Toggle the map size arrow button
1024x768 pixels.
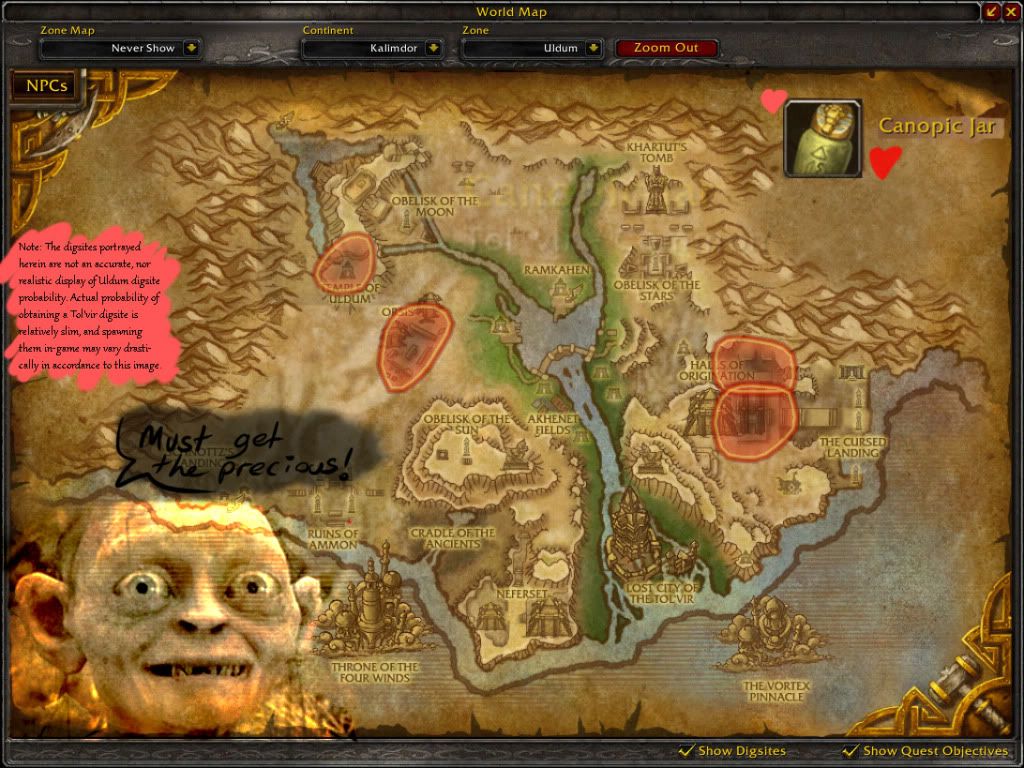point(992,11)
